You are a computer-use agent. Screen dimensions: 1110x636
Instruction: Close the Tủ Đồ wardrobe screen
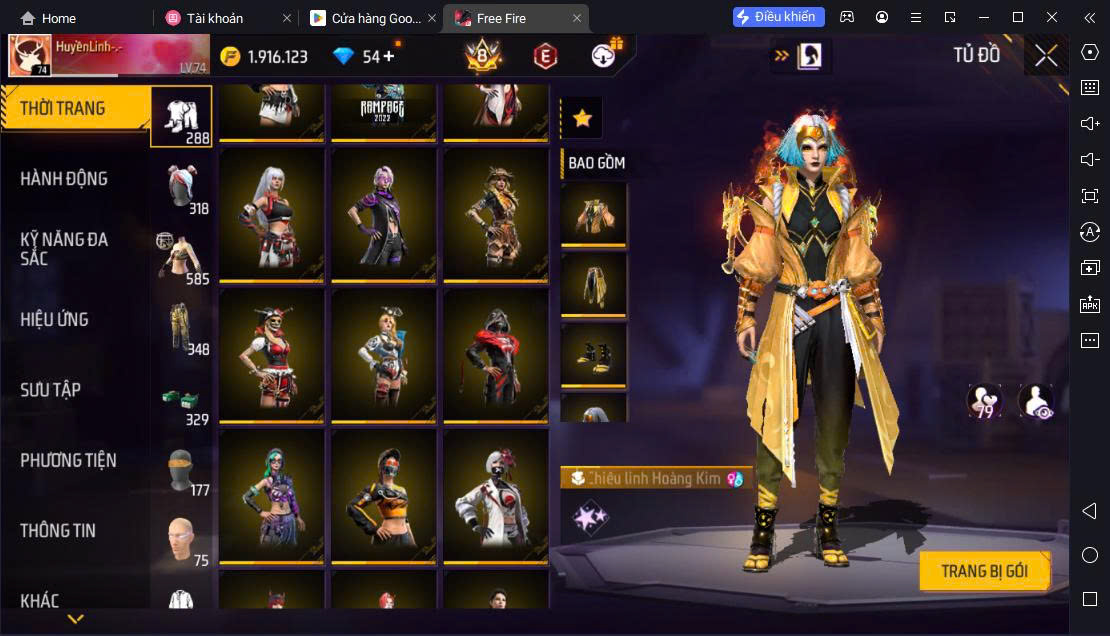click(x=1046, y=56)
